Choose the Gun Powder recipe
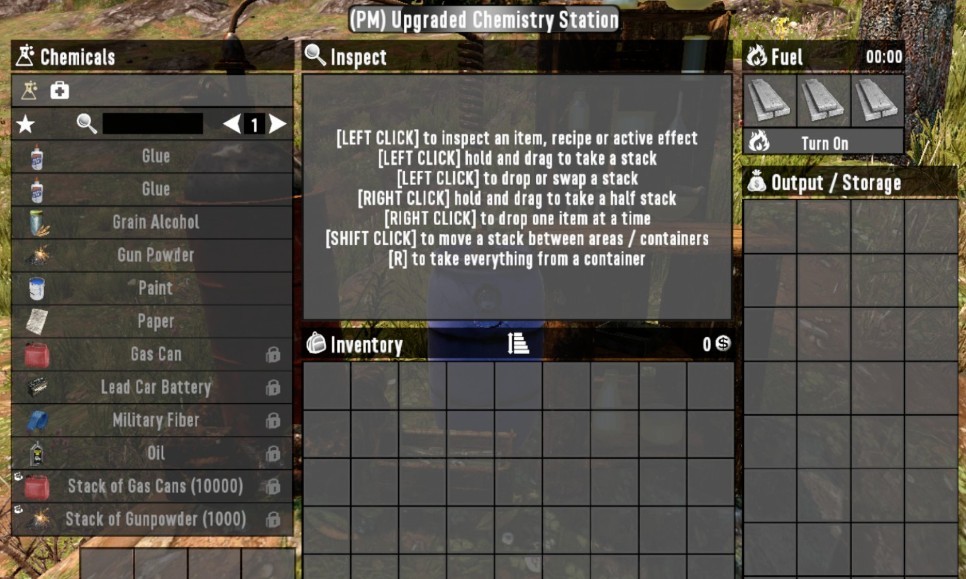The height and width of the screenshot is (579, 966). click(155, 255)
